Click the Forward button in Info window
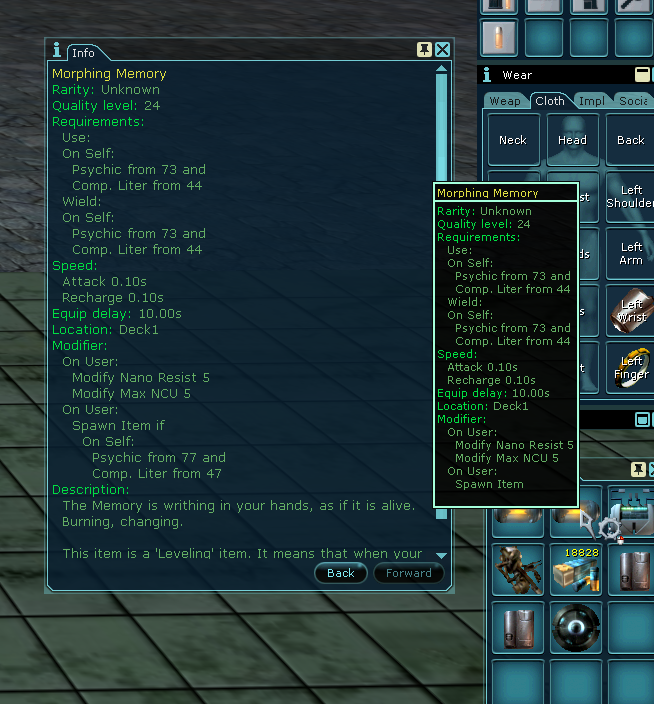Viewport: 654px width, 704px height. (x=409, y=573)
